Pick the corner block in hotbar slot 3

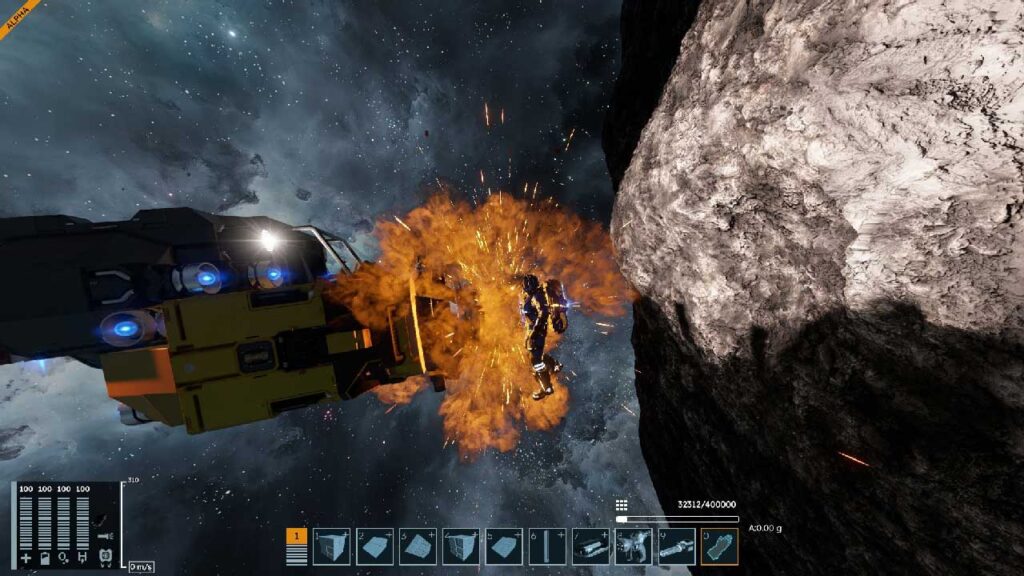pyautogui.click(x=418, y=547)
